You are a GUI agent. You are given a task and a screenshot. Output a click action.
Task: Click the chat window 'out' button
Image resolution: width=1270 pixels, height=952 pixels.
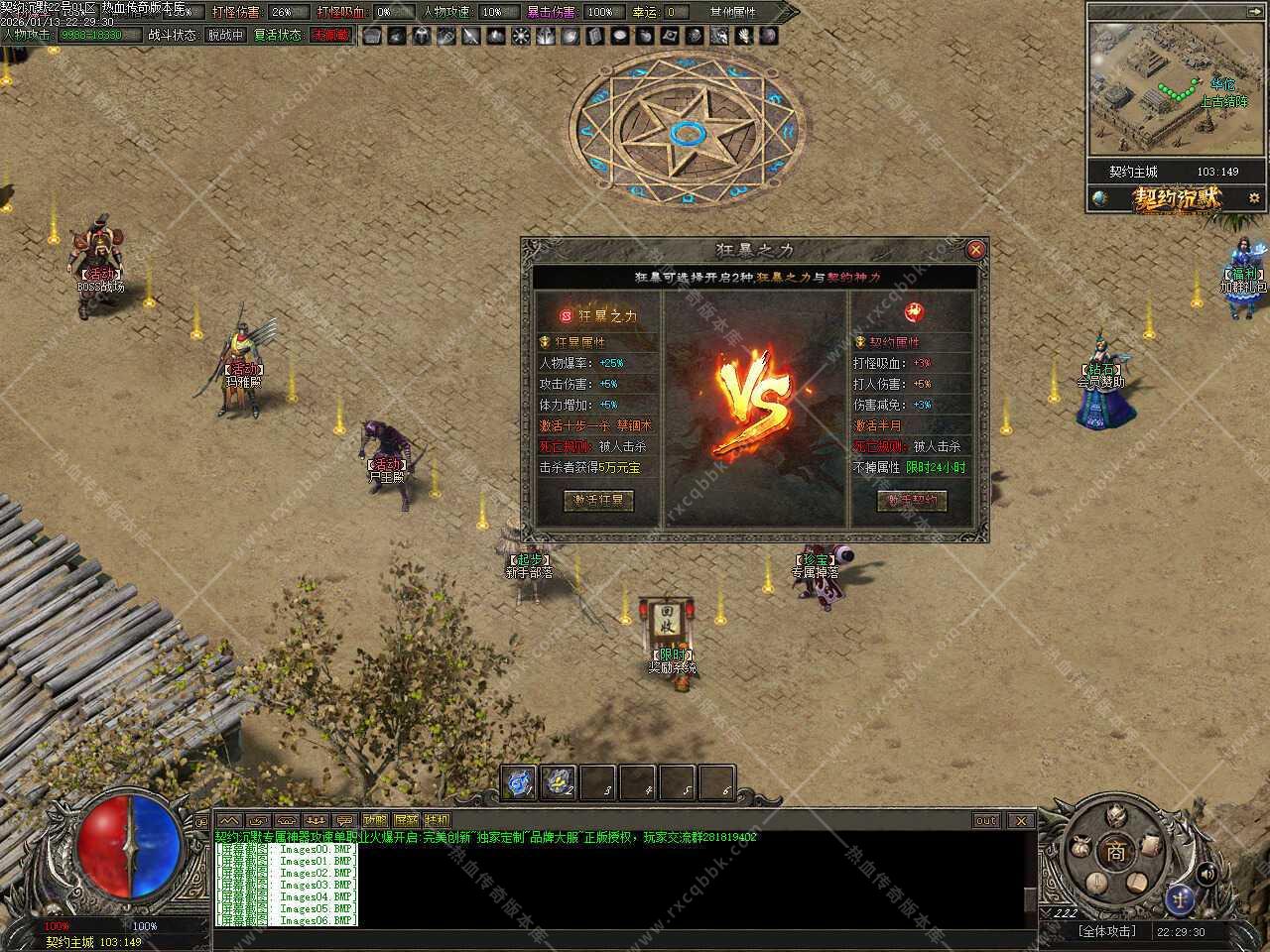click(985, 820)
